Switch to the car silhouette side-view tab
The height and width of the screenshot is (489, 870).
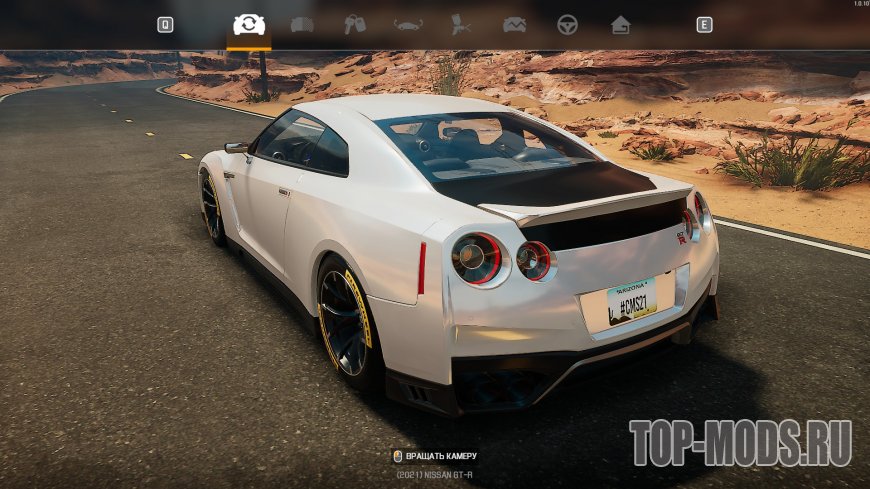point(408,25)
